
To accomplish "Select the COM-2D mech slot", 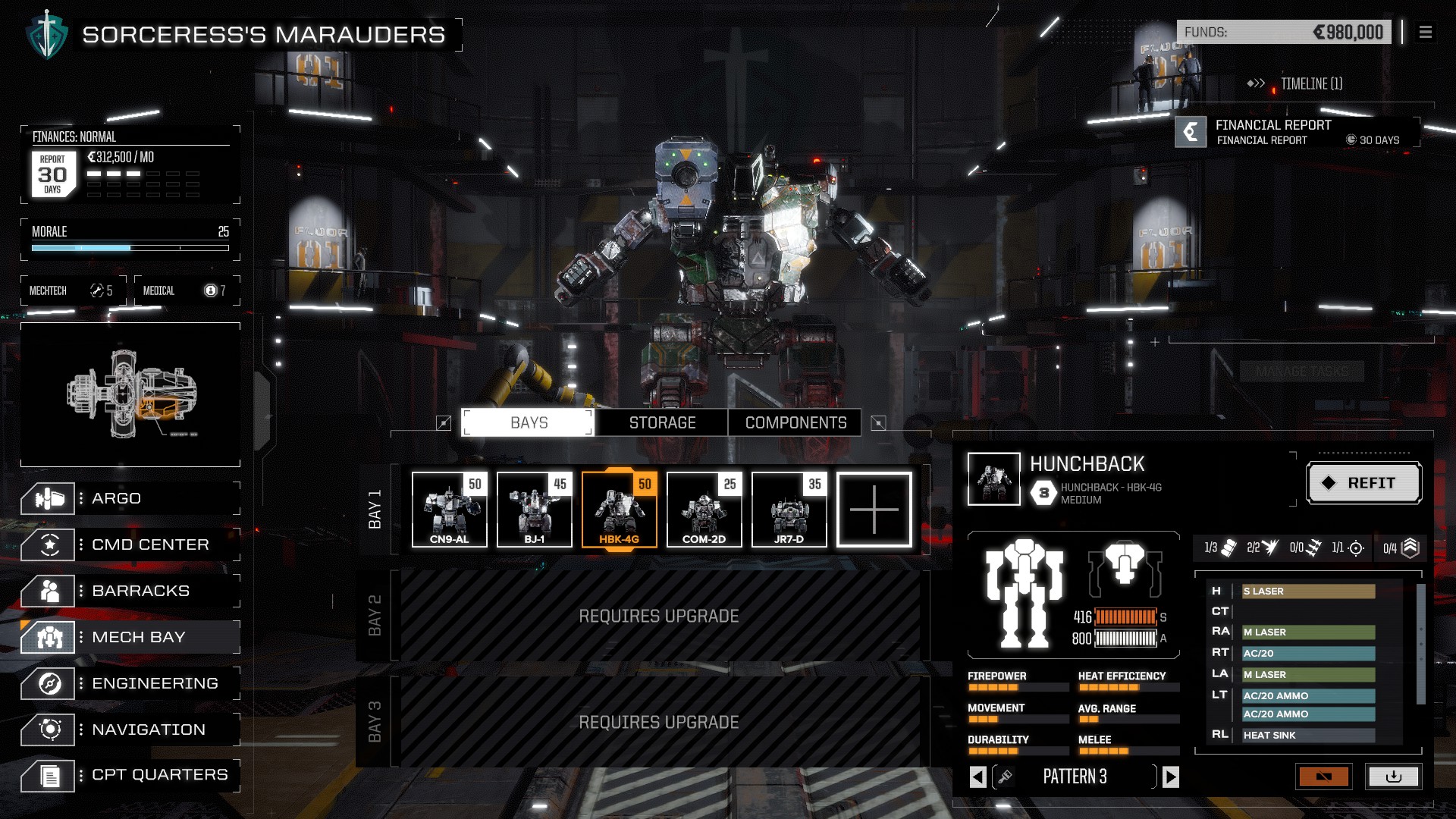I will pyautogui.click(x=704, y=509).
